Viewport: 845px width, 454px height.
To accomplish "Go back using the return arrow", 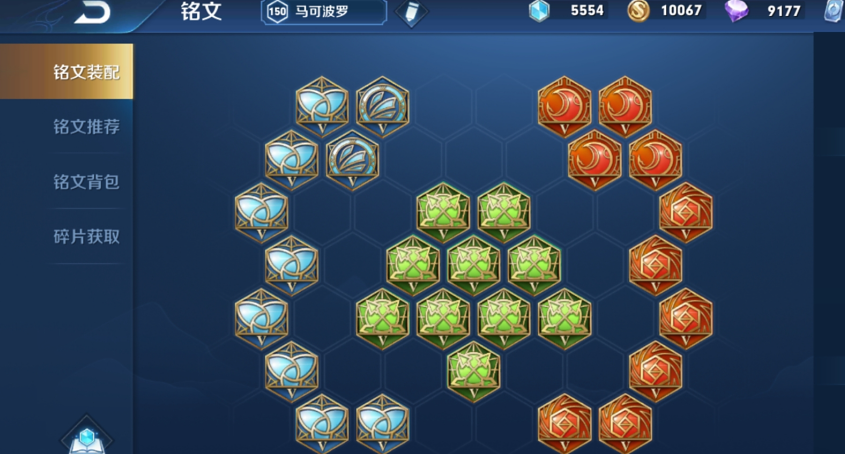I will tap(92, 12).
